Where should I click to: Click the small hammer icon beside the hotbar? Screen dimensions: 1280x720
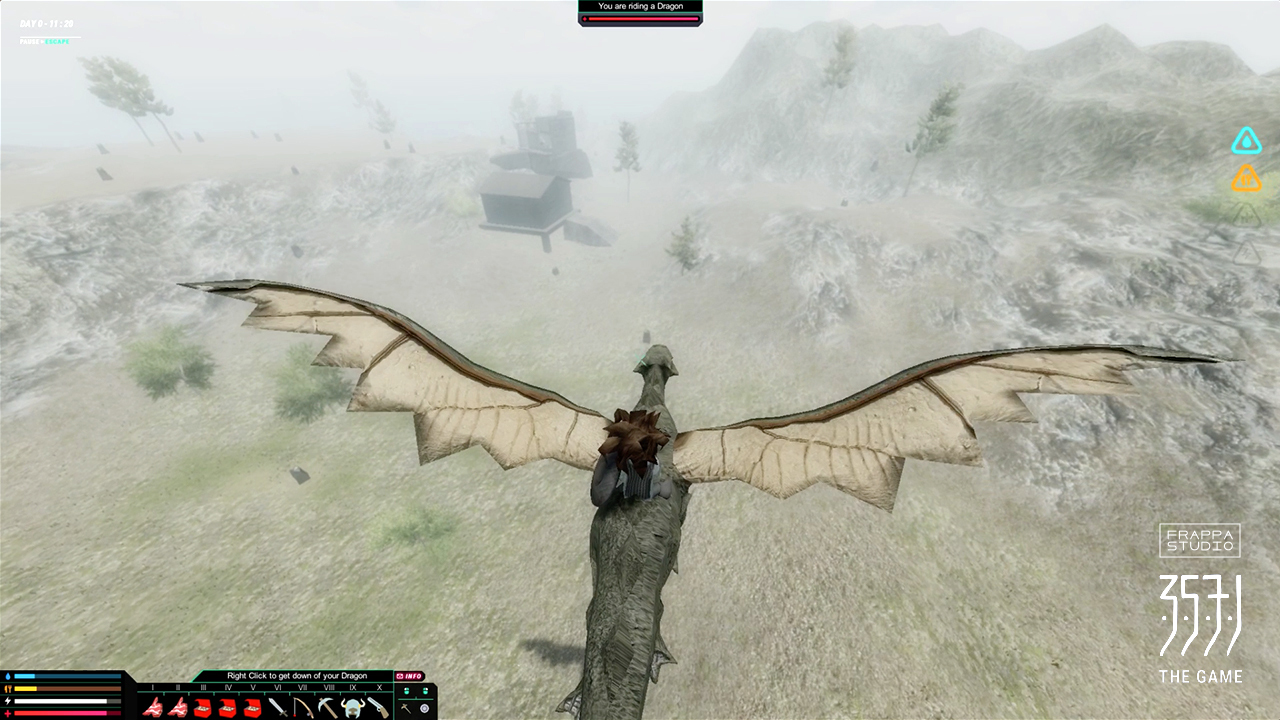[406, 708]
